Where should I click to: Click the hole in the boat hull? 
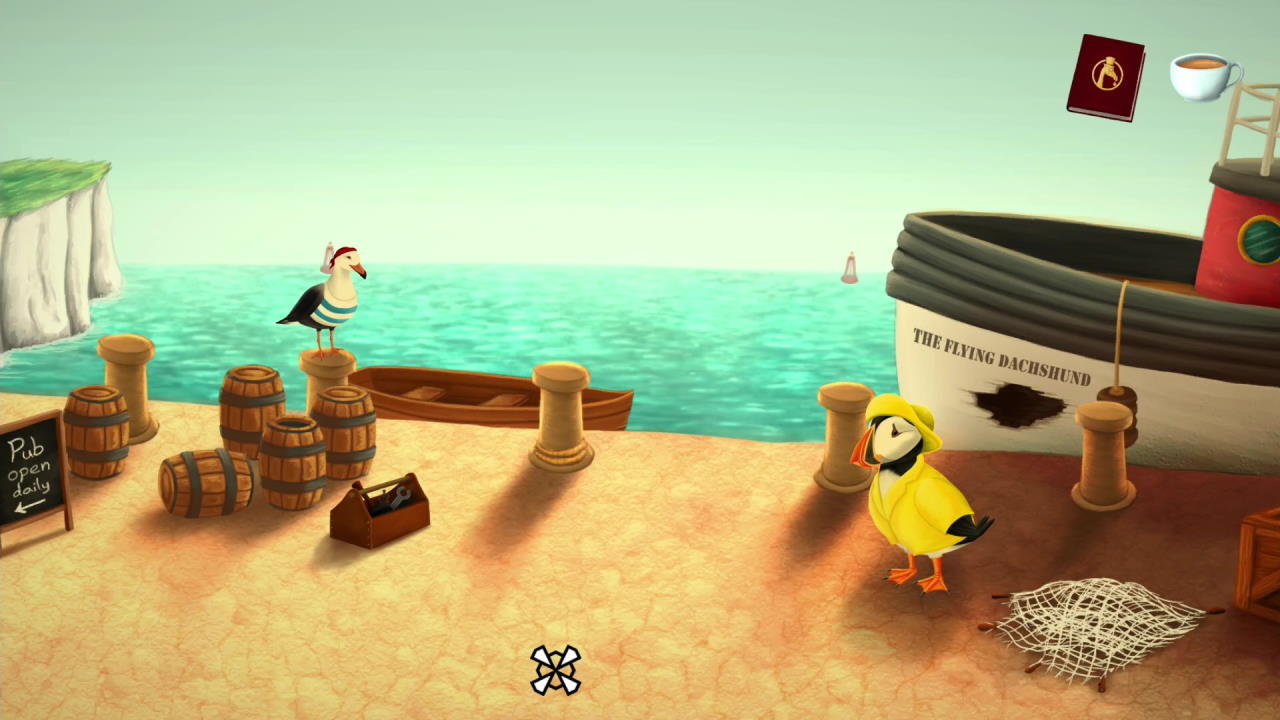pos(1020,405)
